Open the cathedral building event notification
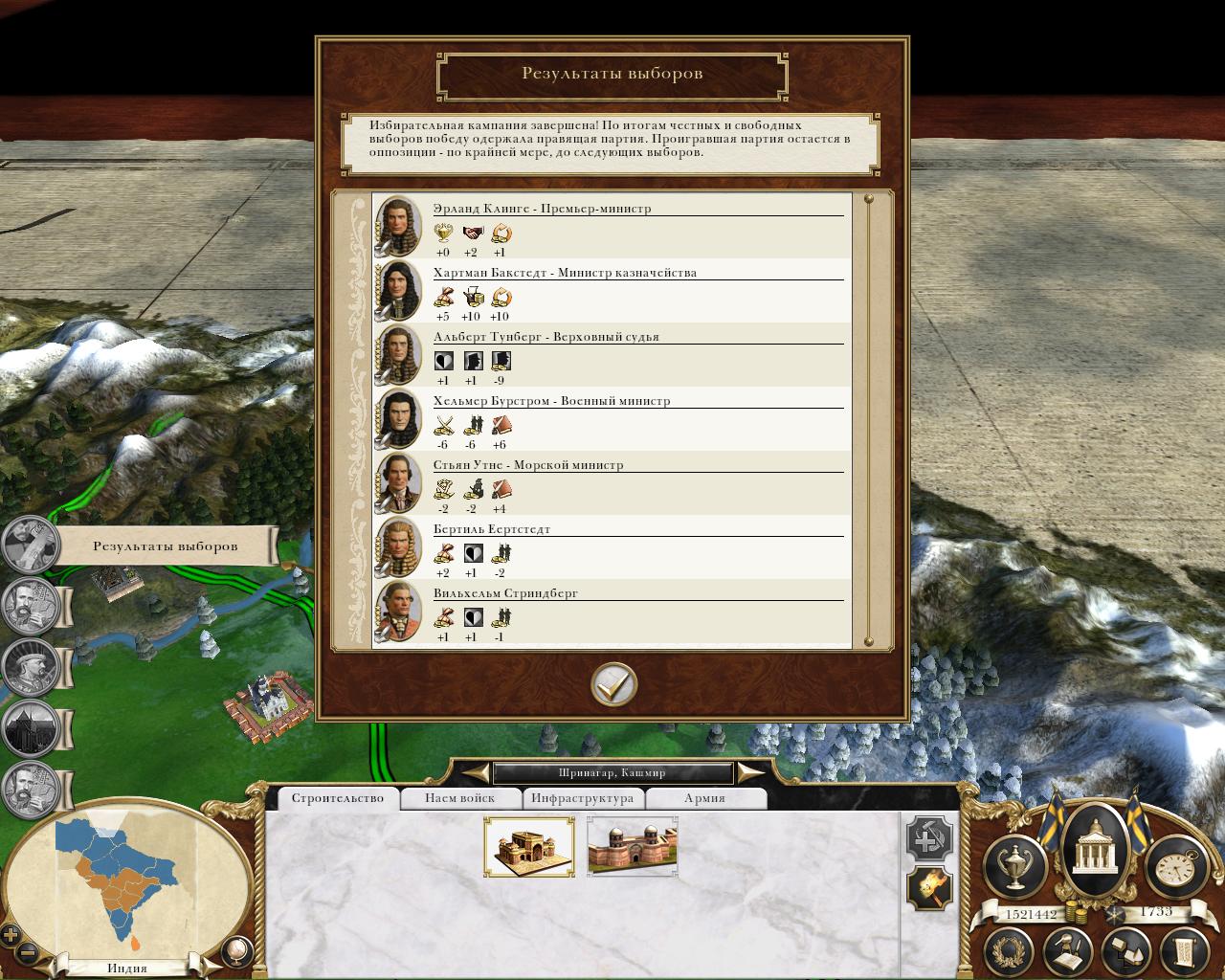Screen dimensions: 1225x980 coord(32,729)
